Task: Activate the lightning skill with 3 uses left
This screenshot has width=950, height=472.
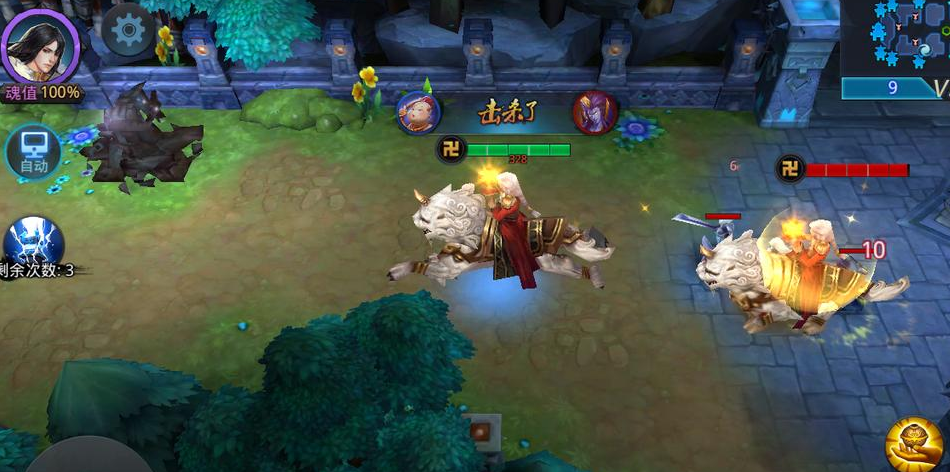Action: point(34,243)
